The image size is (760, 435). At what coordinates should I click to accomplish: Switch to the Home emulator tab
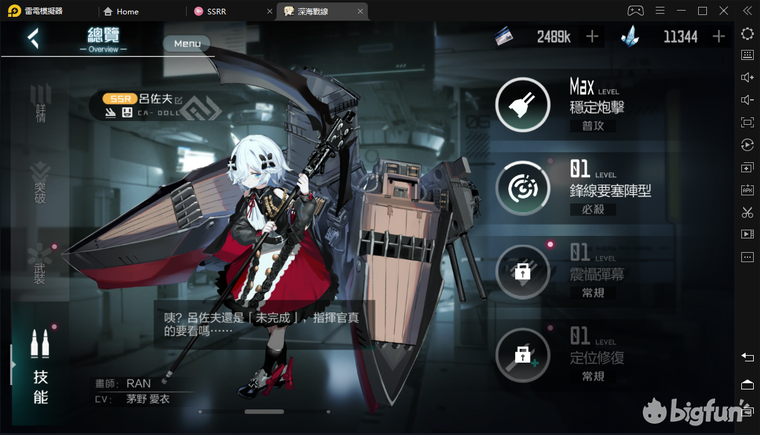click(x=127, y=11)
